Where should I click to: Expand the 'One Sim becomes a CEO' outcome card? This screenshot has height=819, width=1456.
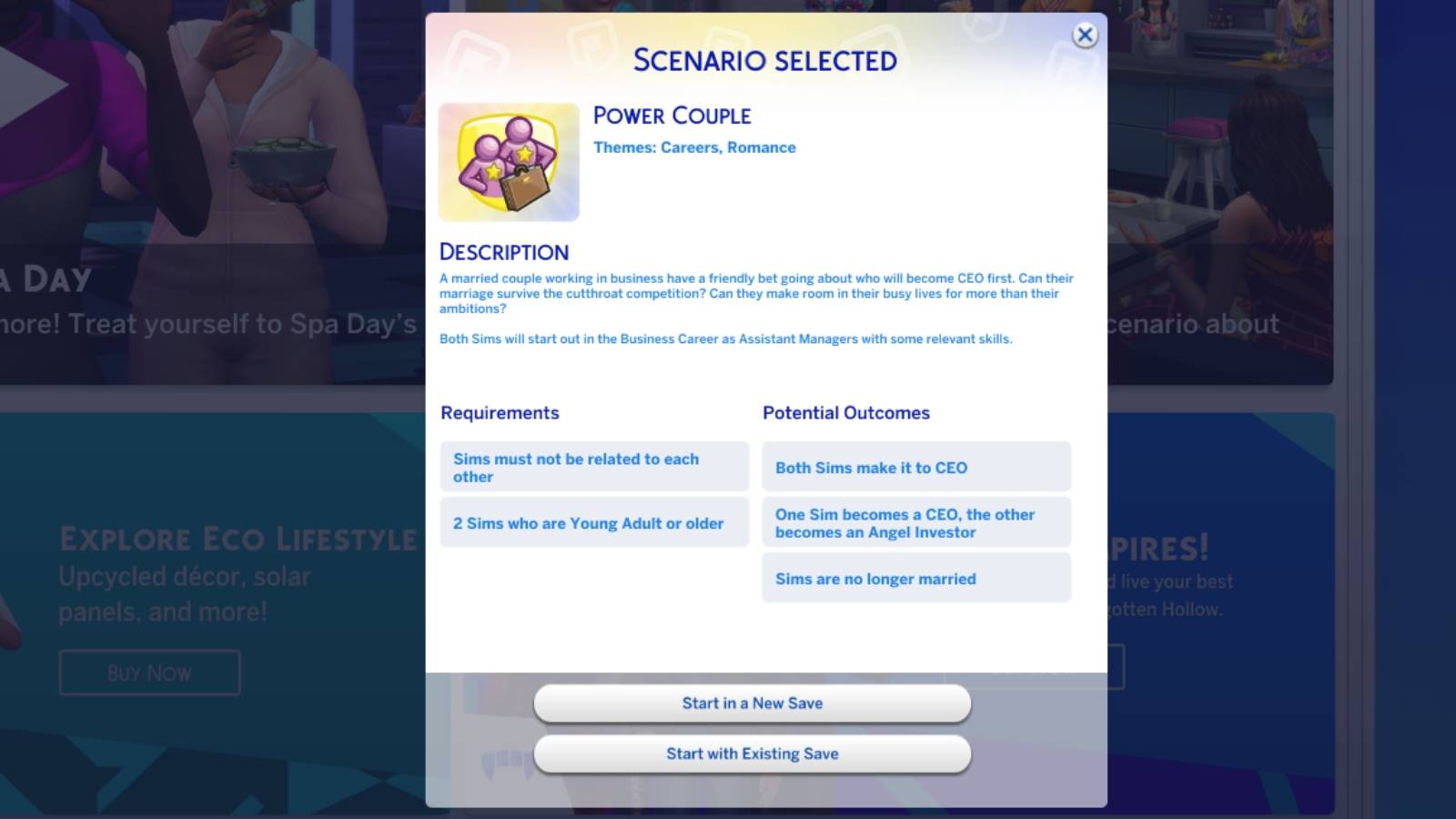tap(915, 522)
